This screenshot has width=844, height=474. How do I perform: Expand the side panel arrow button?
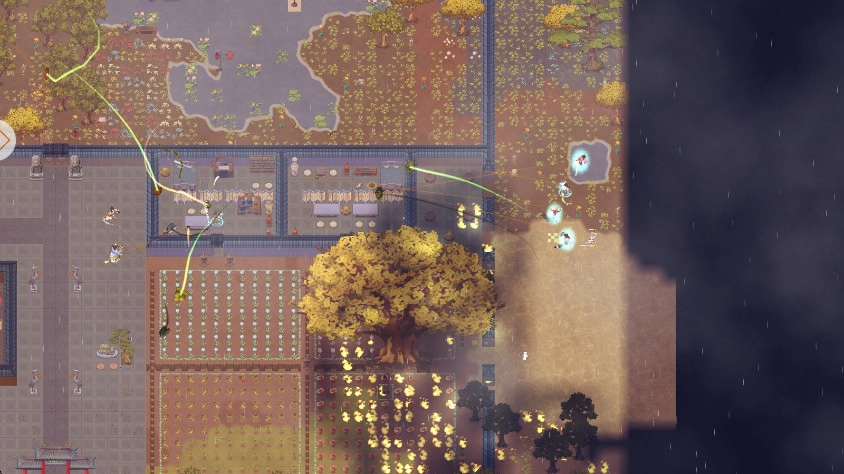point(5,140)
